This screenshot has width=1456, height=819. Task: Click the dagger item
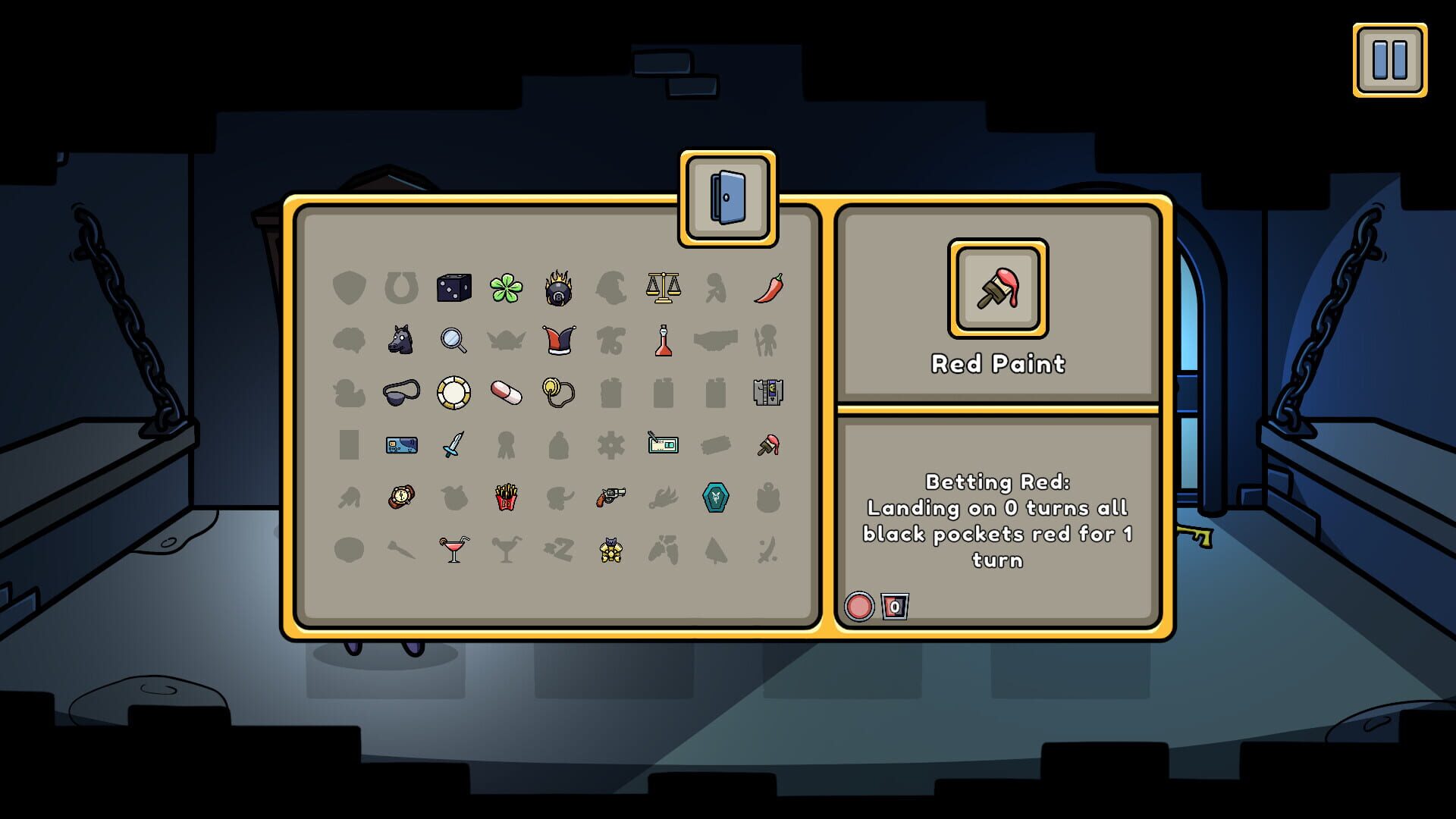pos(454,446)
